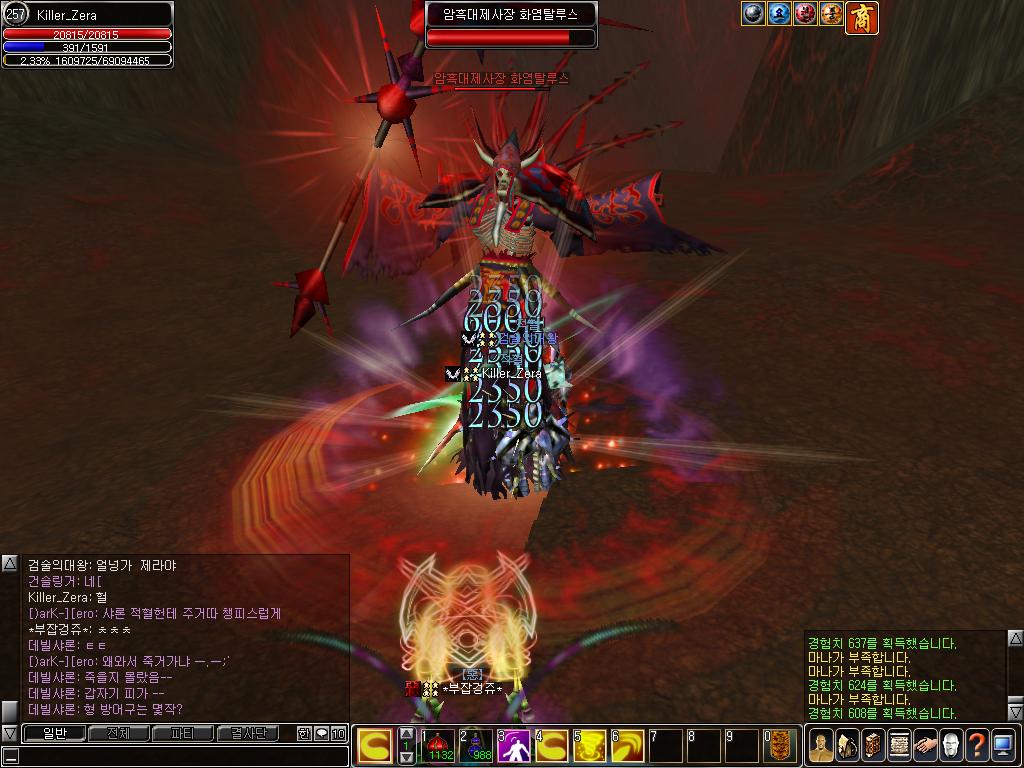Screen dimensions: 1024x768
Task: Open the handshake trade menu icon
Action: pos(924,746)
